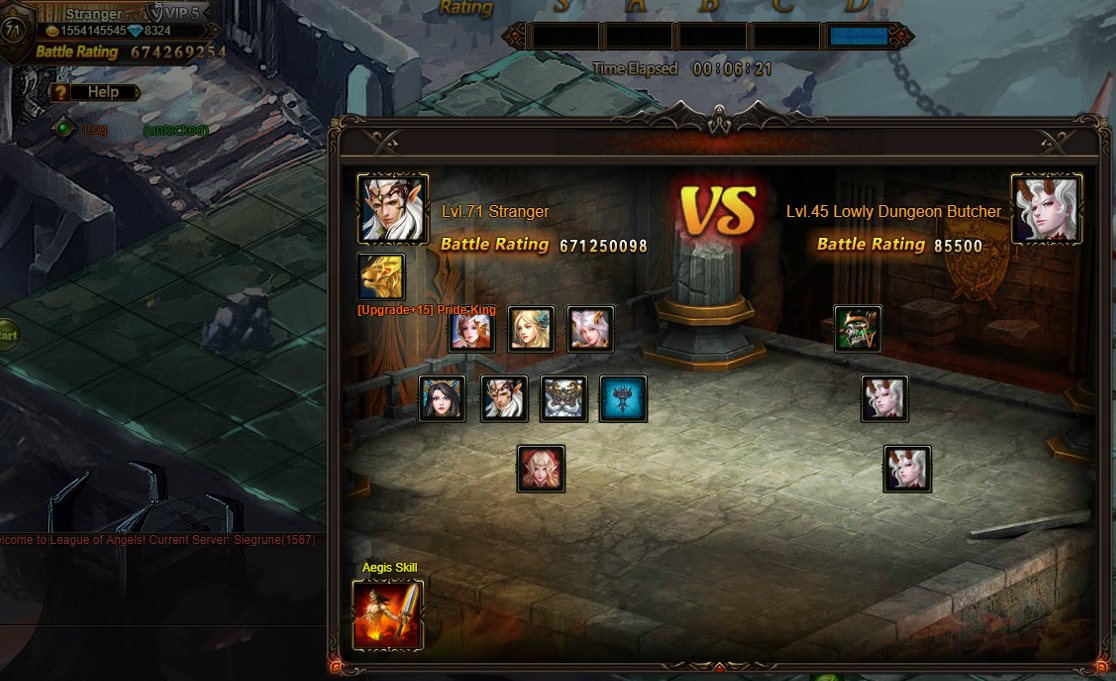Image resolution: width=1116 pixels, height=681 pixels.
Task: Select the white-haired angel with golden horns
Action: pos(590,329)
